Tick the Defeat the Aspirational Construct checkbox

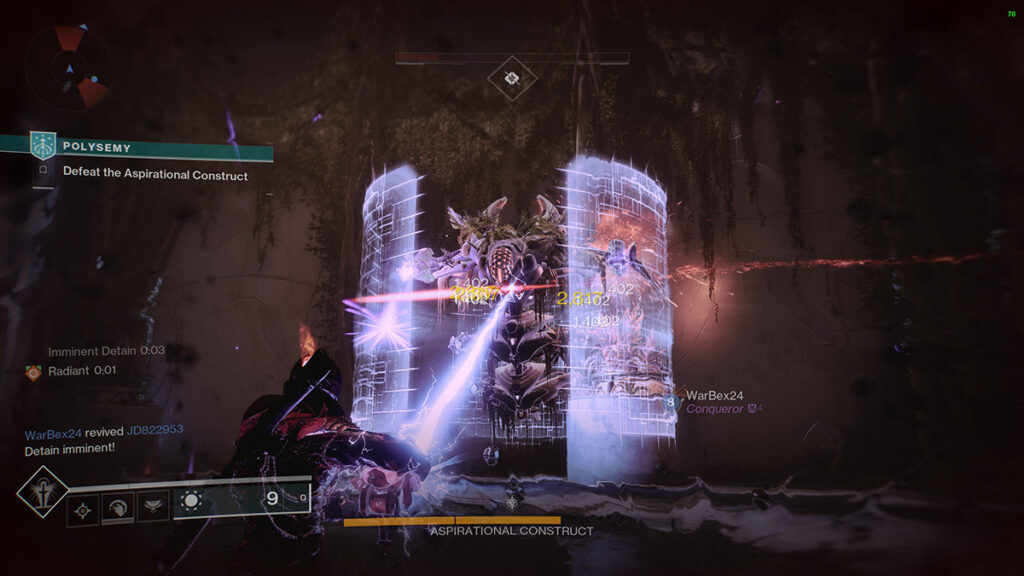[43, 170]
